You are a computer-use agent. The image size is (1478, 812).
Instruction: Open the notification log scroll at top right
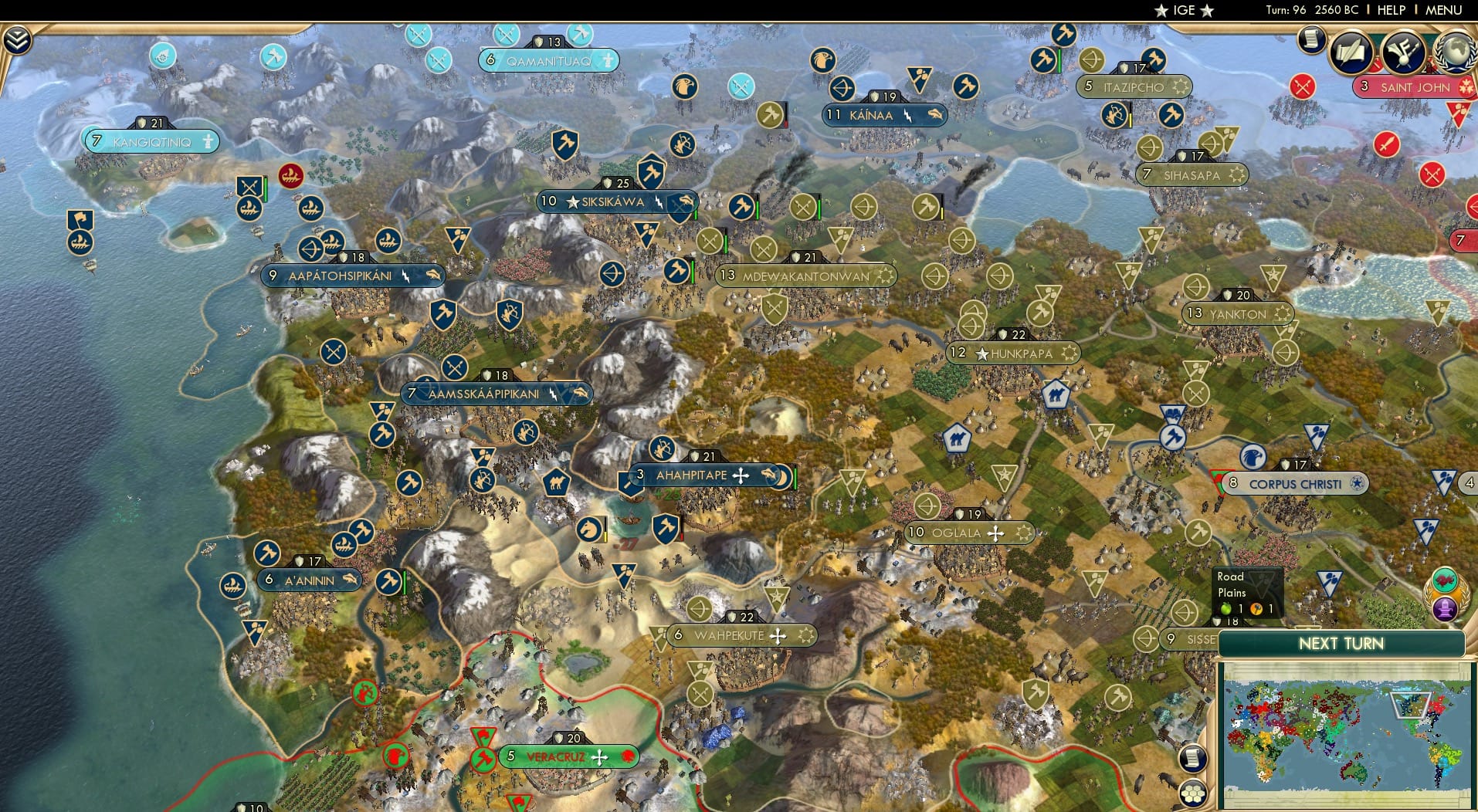coord(1310,41)
